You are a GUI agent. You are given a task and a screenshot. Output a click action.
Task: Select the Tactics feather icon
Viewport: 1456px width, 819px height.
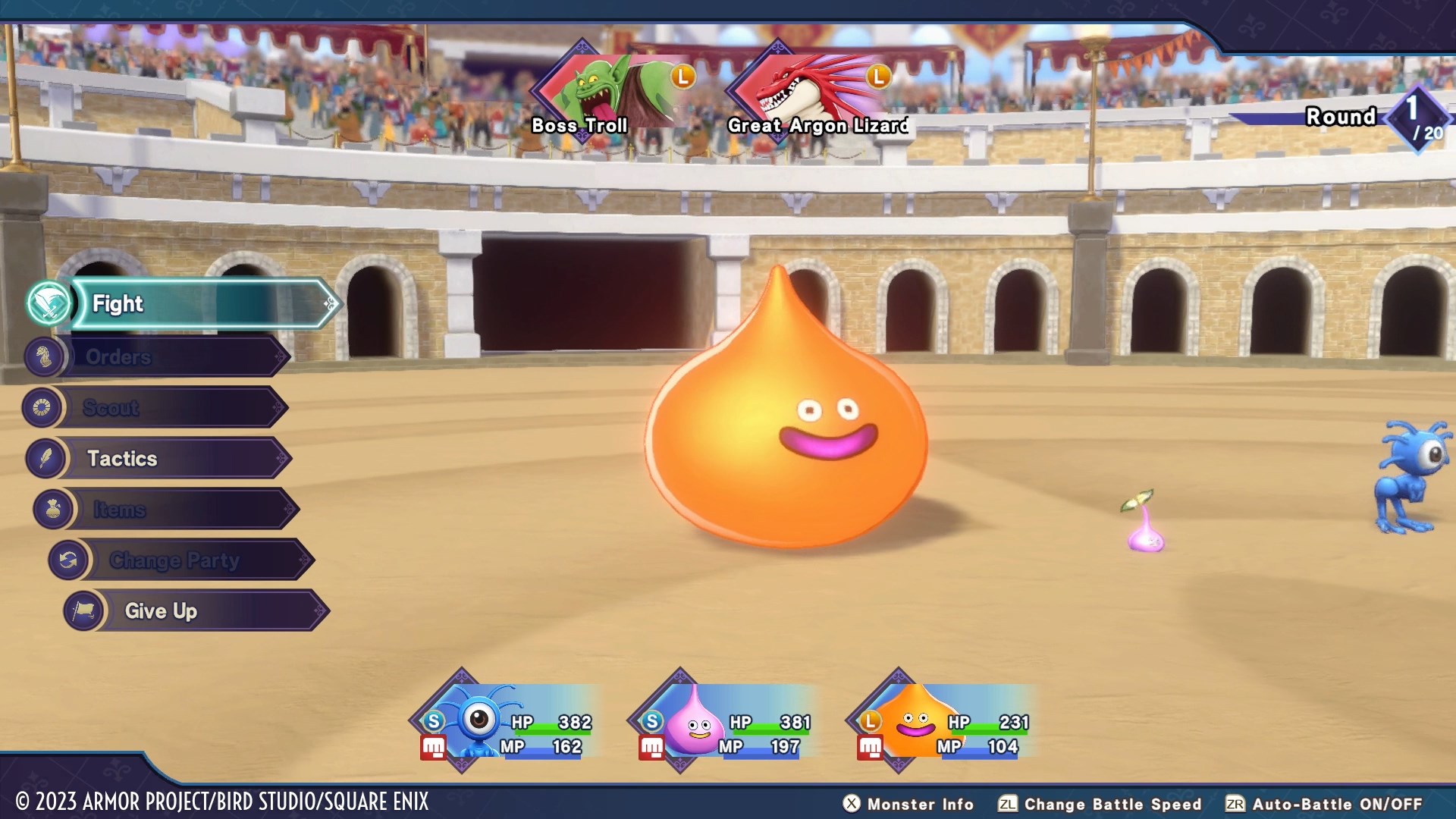tap(48, 458)
